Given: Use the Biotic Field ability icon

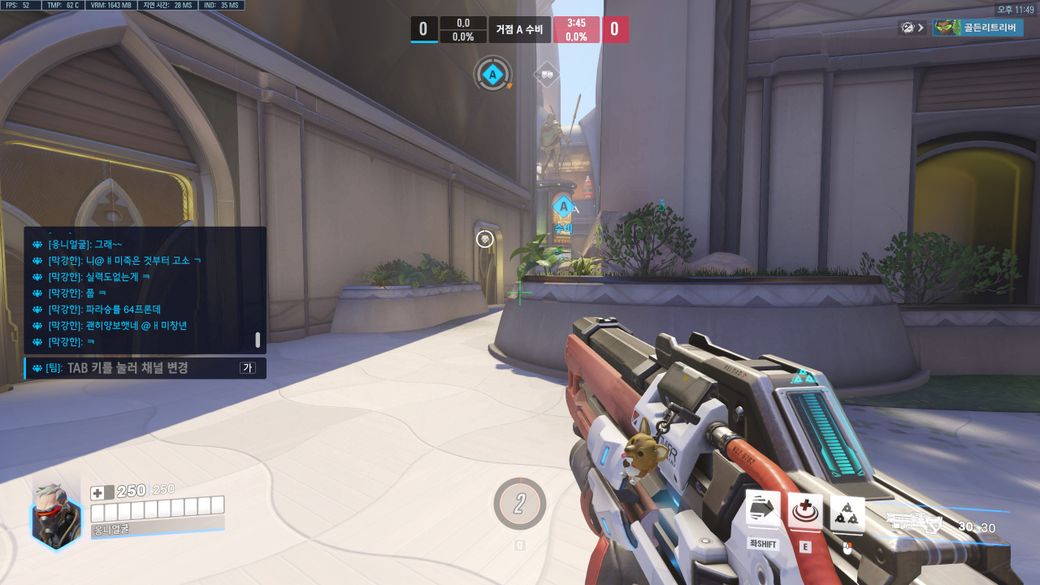Looking at the screenshot, I should (805, 510).
